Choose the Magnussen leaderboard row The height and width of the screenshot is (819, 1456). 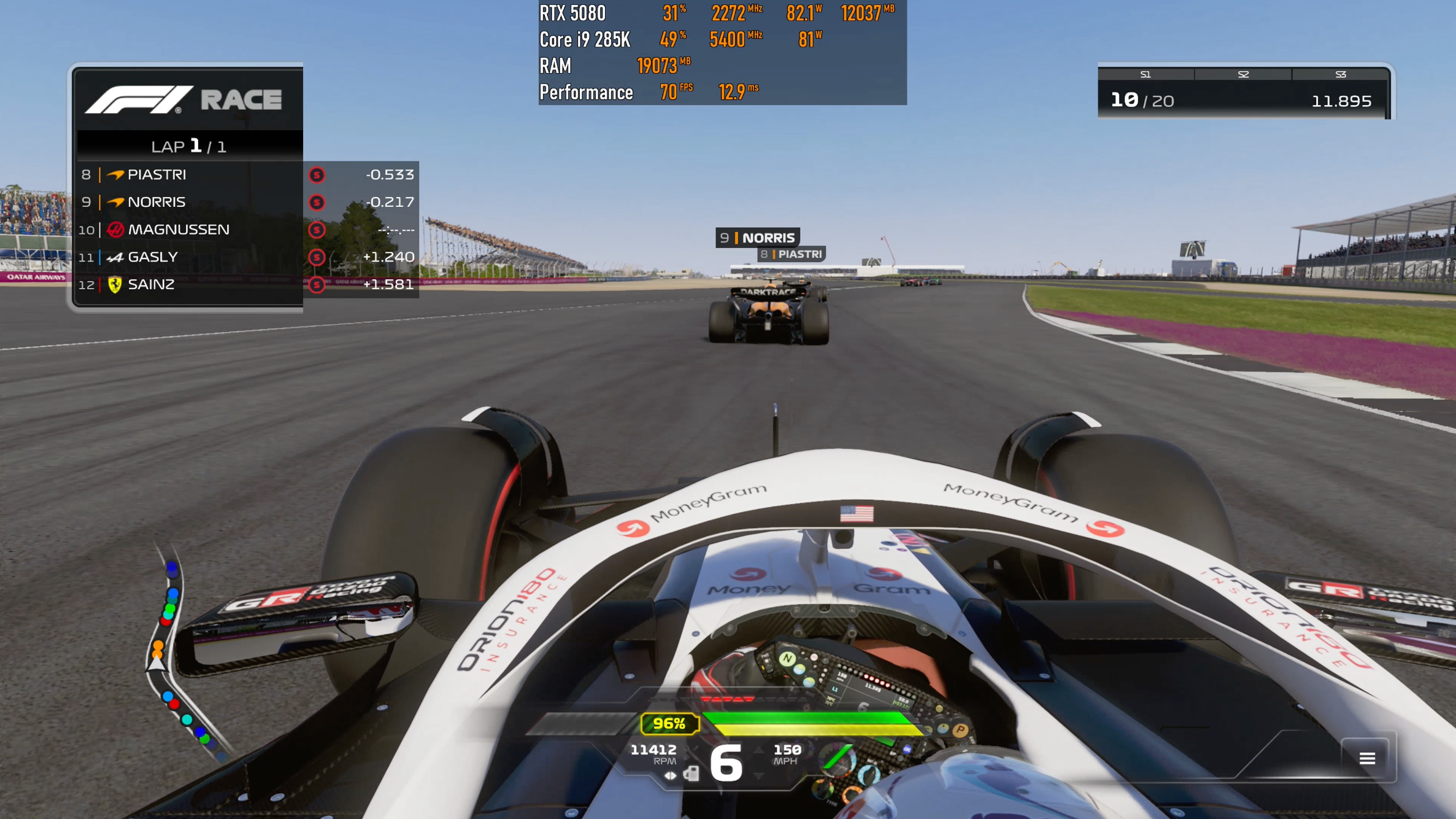pos(245,230)
